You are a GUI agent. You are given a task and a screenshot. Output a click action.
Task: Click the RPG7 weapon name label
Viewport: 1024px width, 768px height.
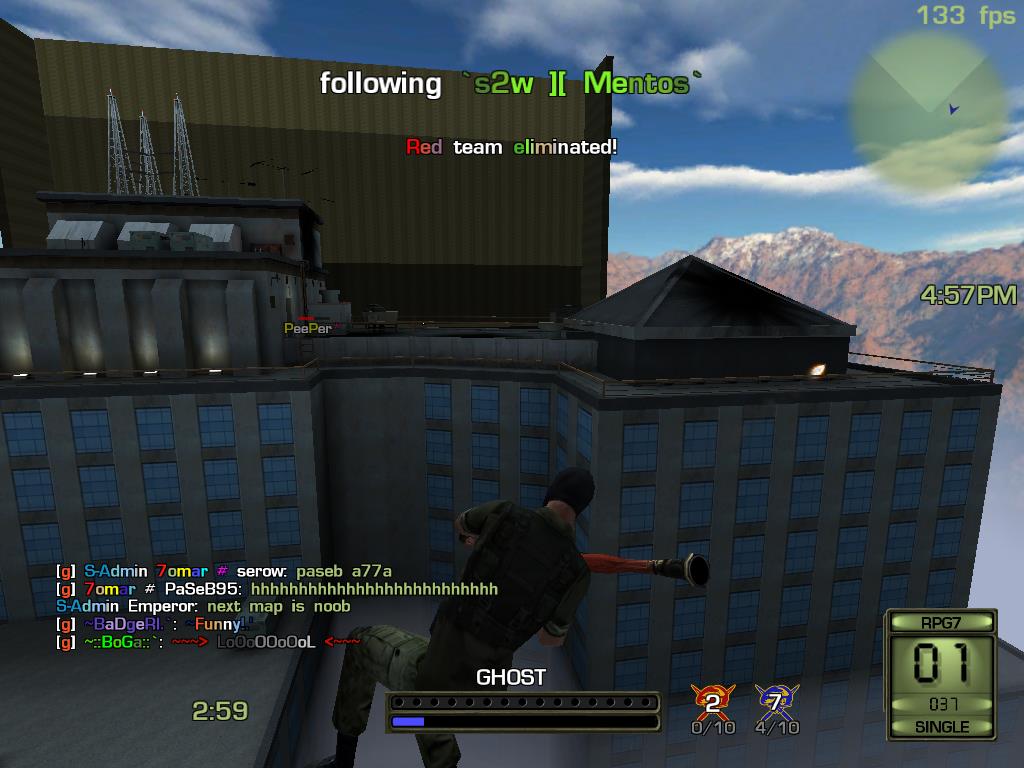(941, 622)
